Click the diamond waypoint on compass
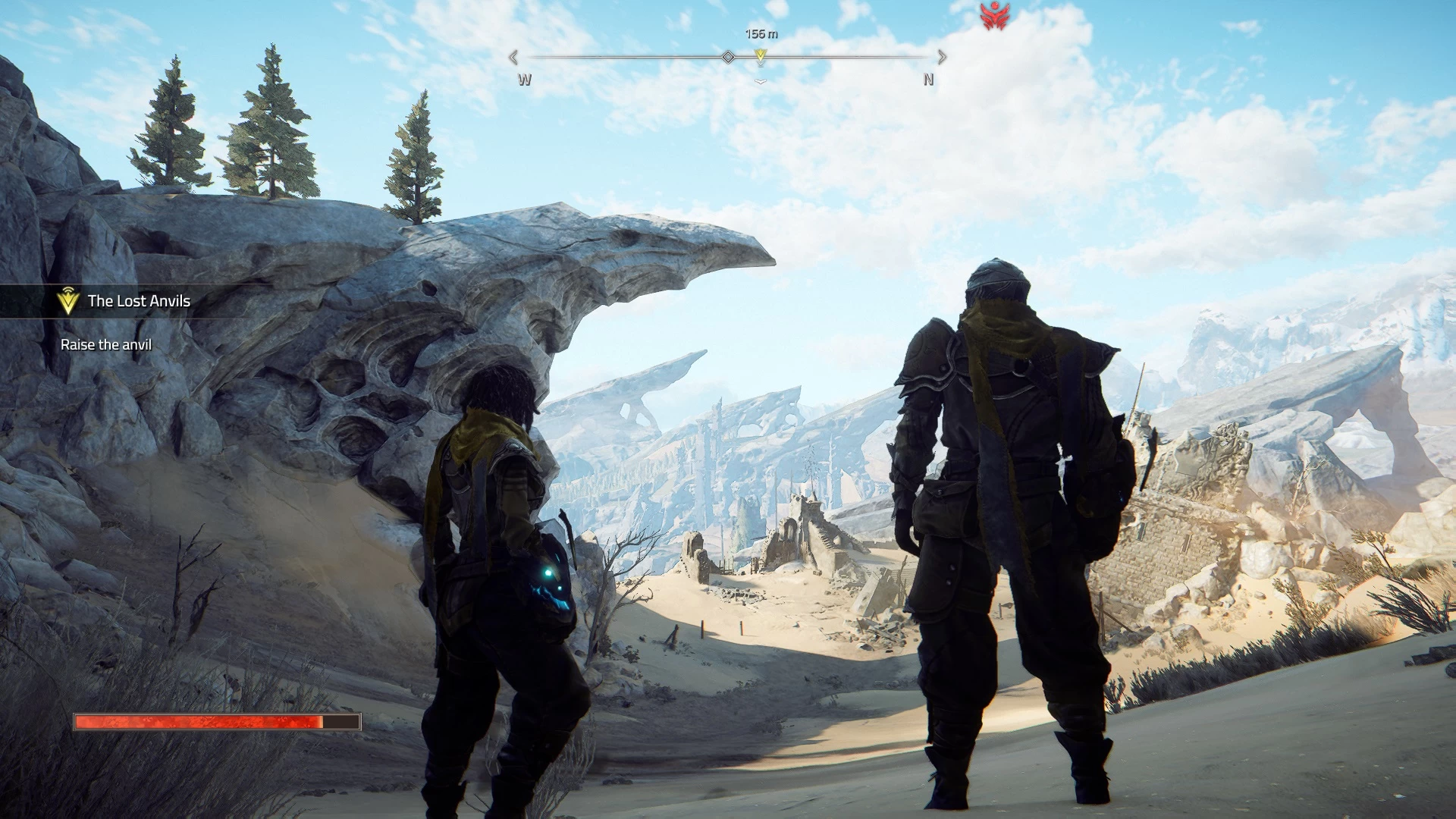The image size is (1456, 819). coord(728,57)
